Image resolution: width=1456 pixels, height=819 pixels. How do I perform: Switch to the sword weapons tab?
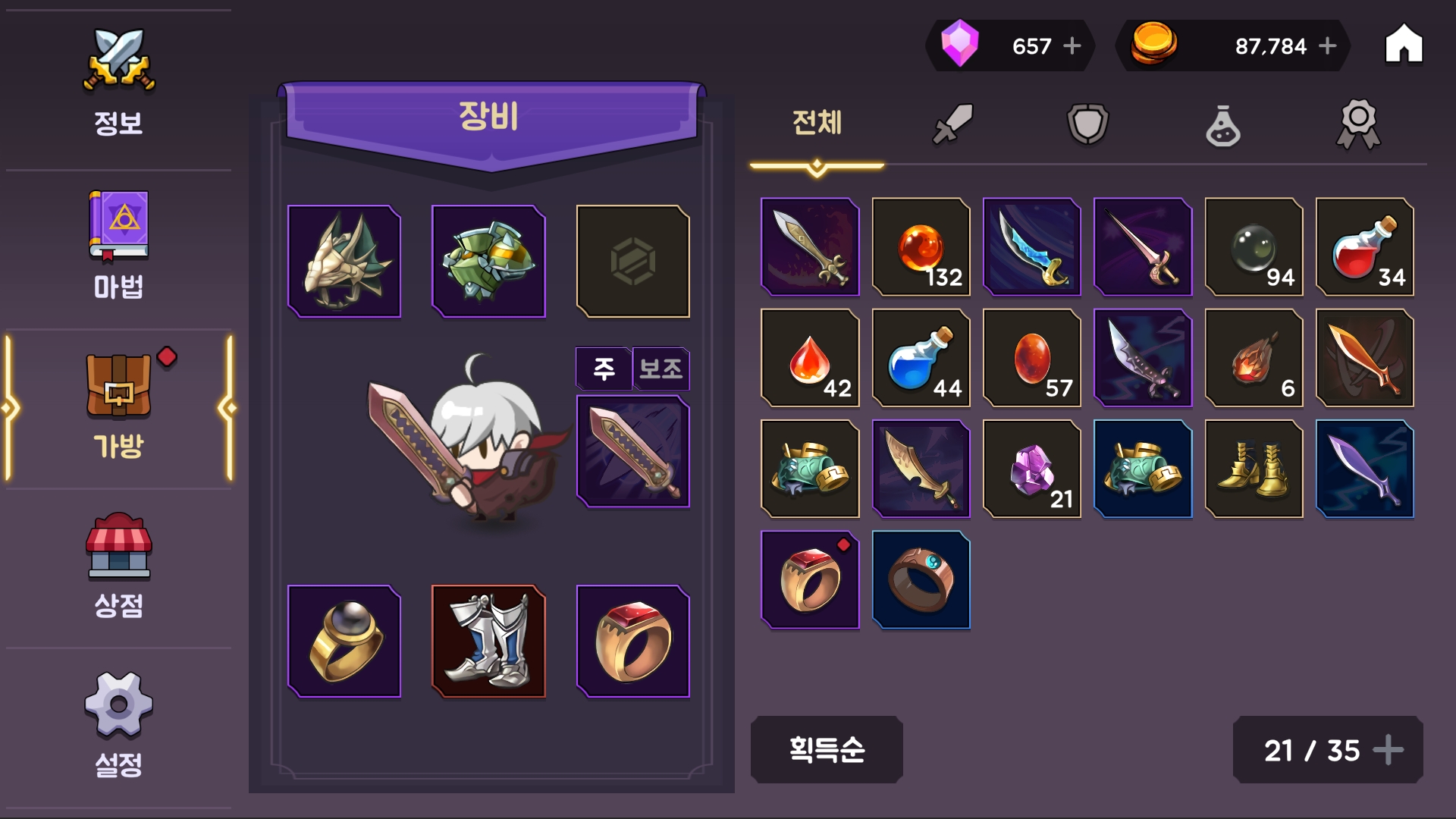tap(952, 124)
